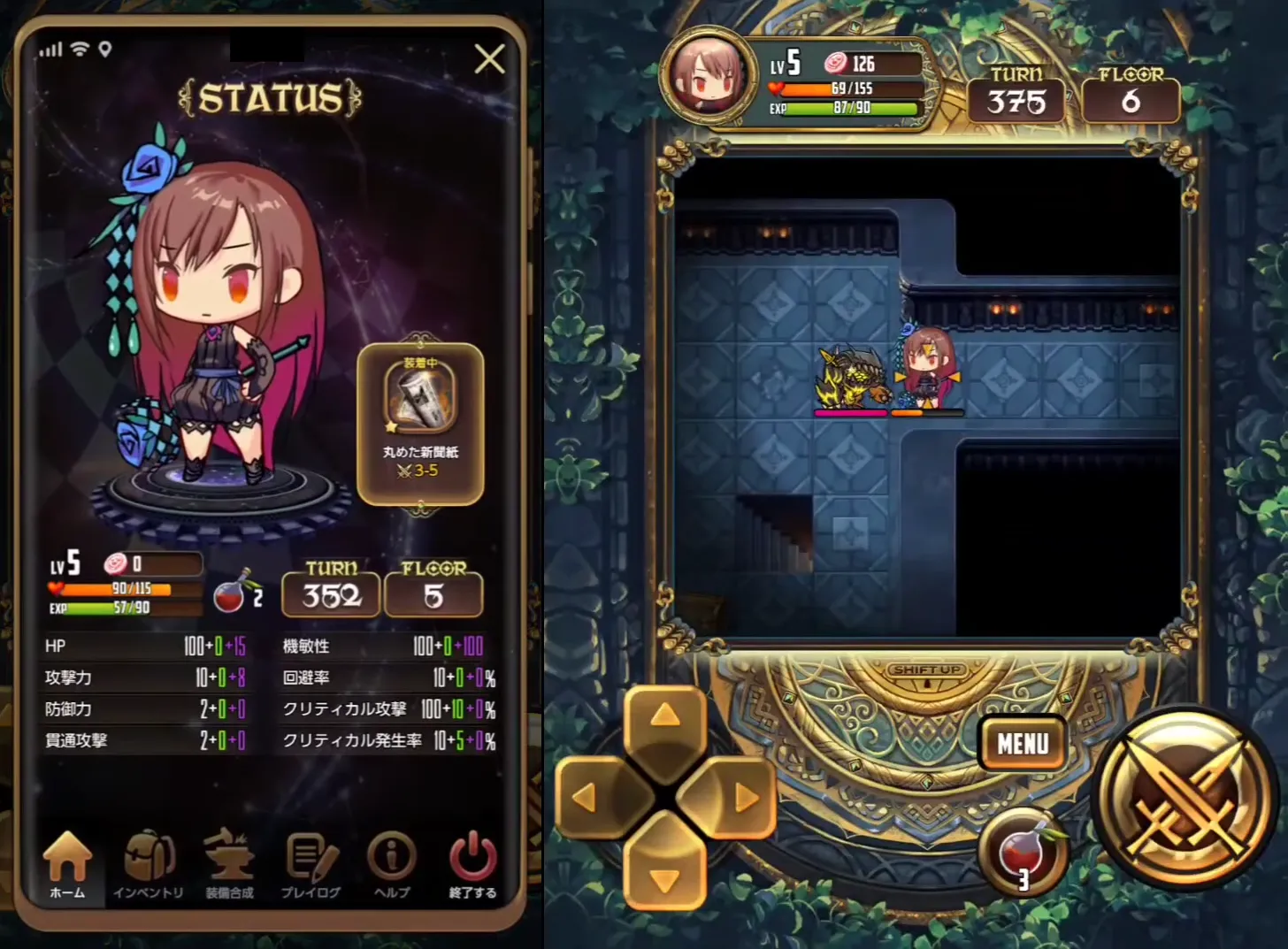Show the プレイログ tab
1288x949 pixels.
click(x=310, y=865)
